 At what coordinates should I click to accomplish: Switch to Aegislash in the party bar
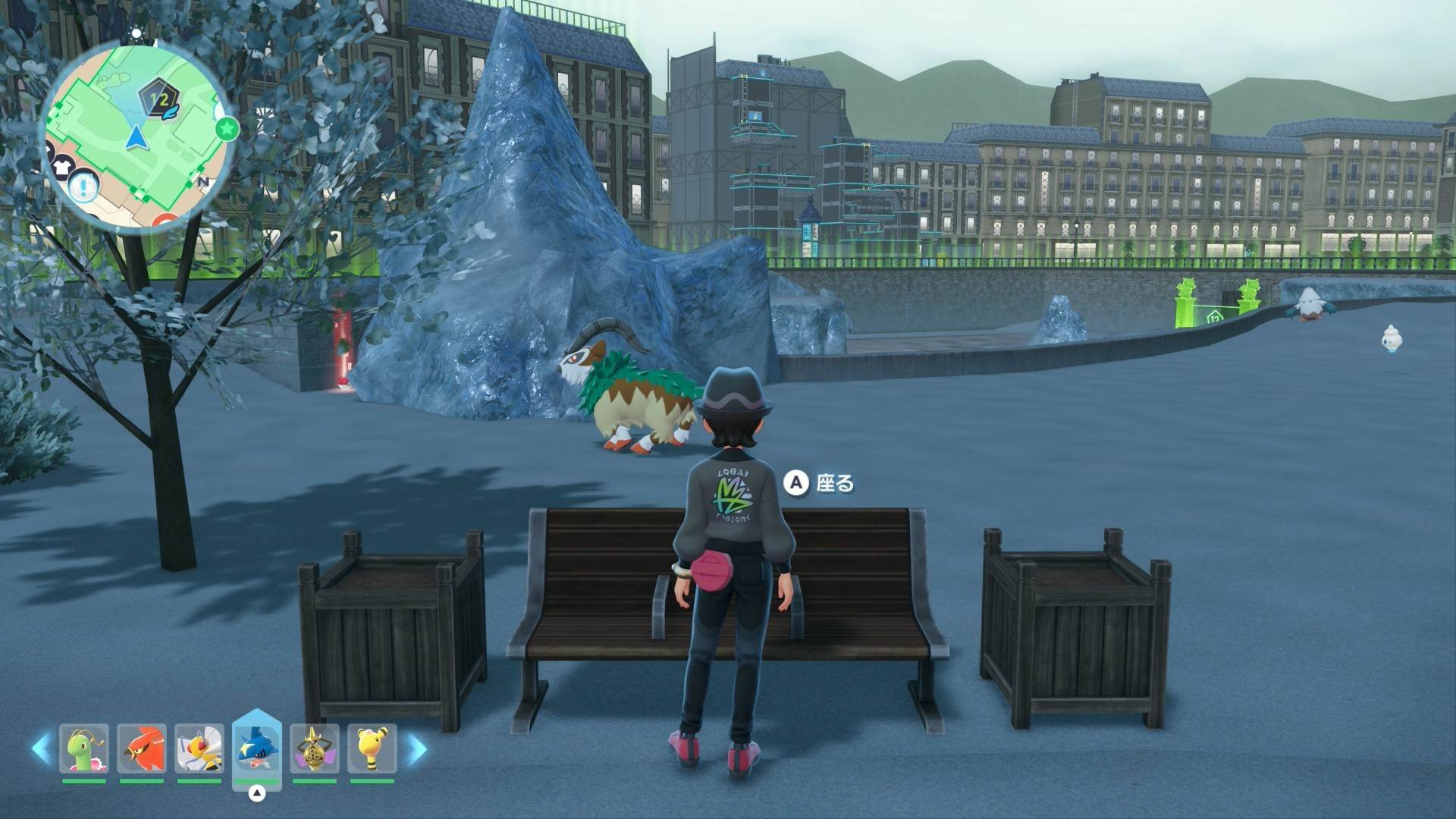[315, 749]
